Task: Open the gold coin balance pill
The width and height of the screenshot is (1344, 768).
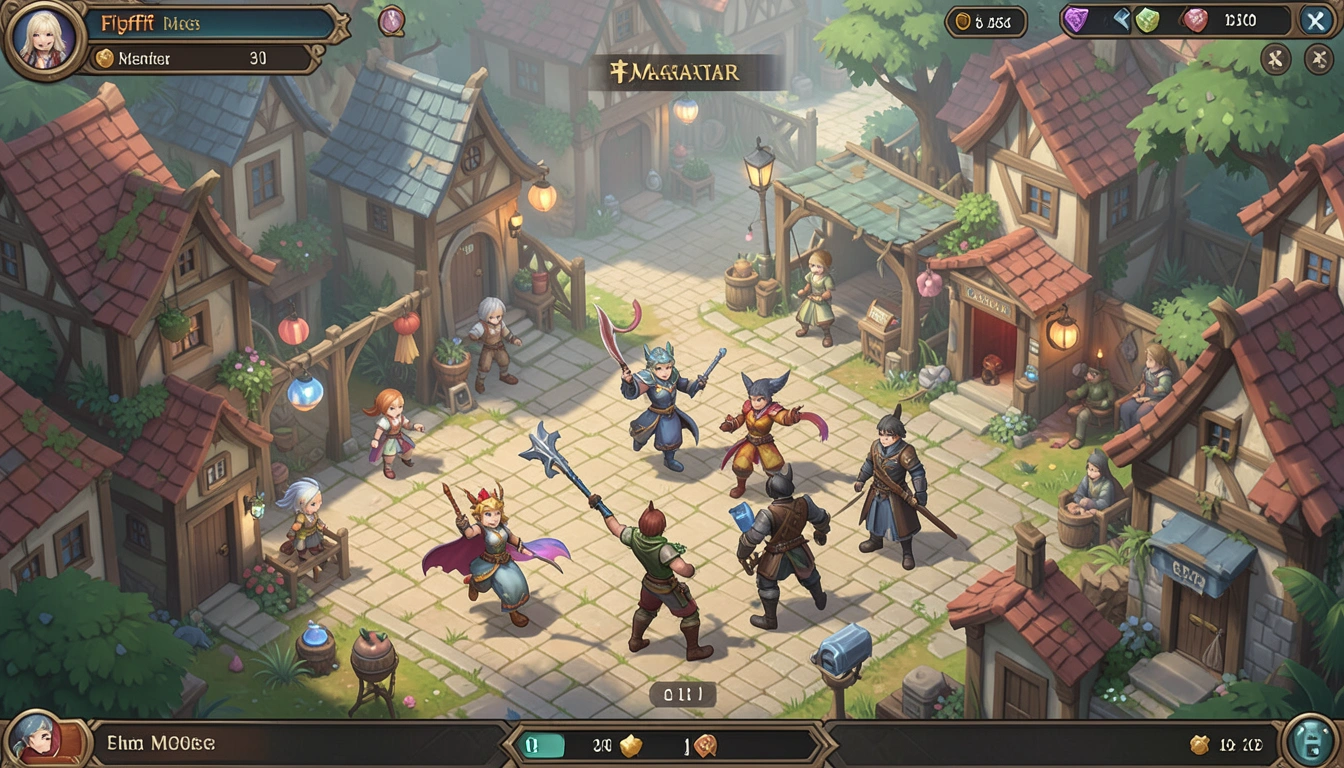Action: tap(985, 21)
